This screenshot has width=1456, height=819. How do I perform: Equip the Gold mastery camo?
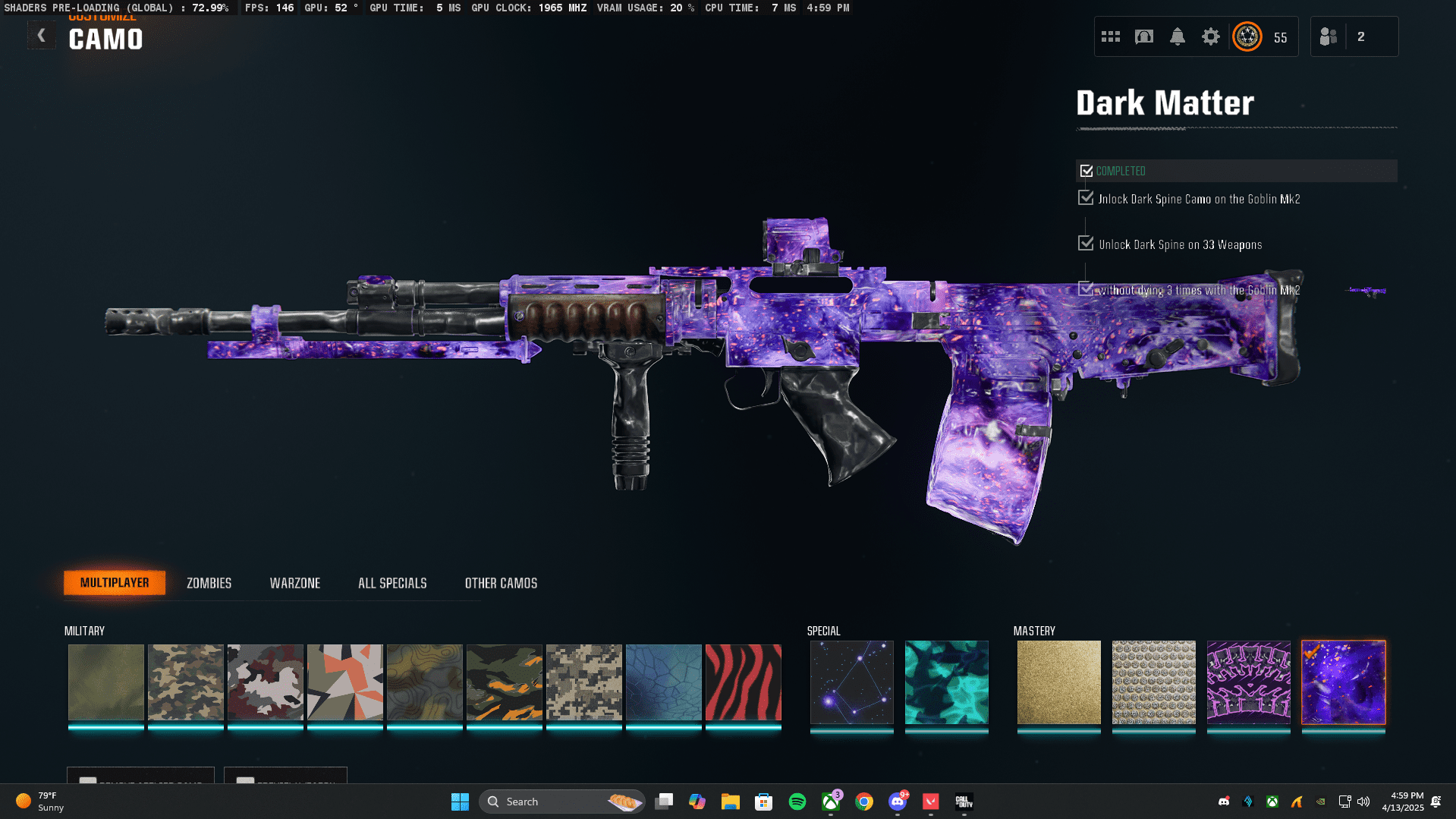1058,682
